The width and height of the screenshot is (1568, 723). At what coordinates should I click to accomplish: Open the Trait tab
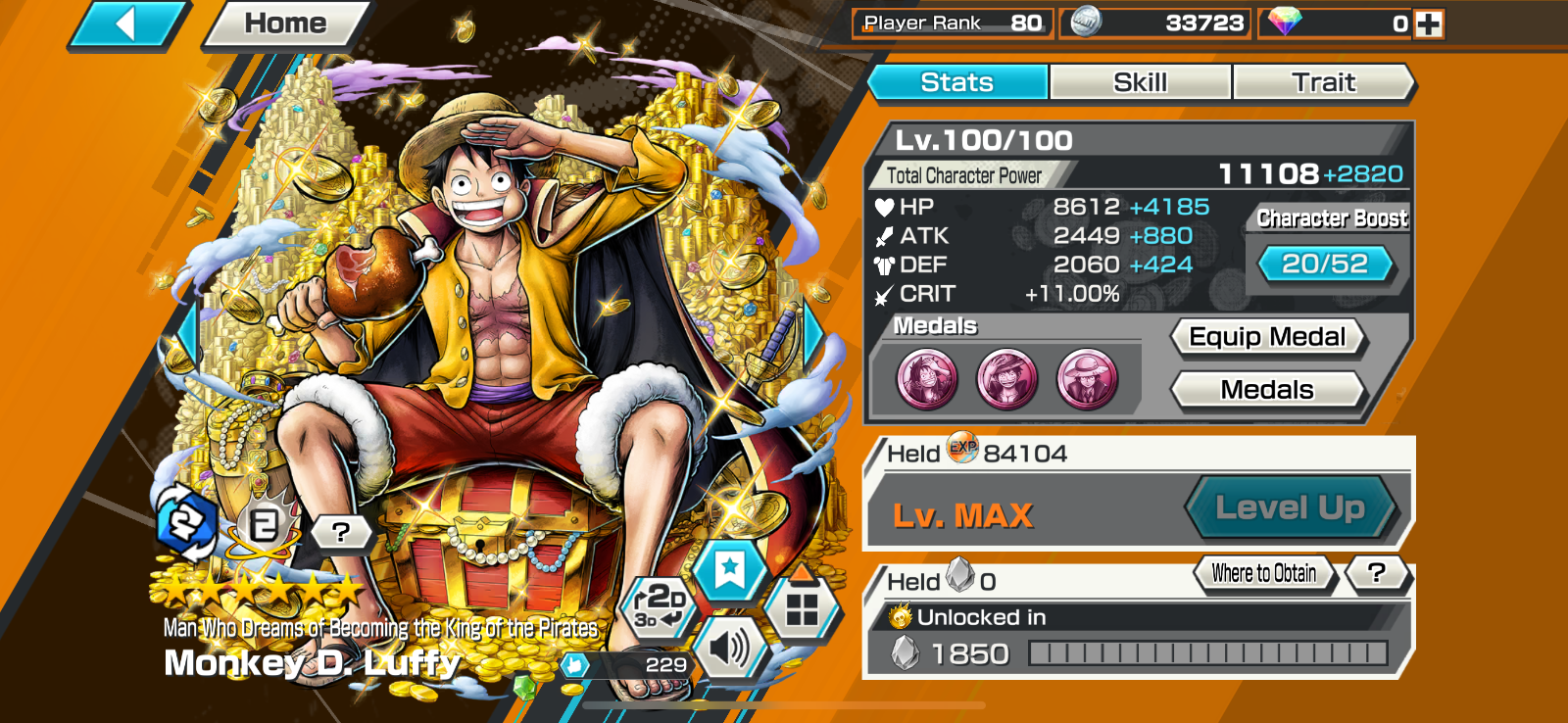pyautogui.click(x=1323, y=82)
